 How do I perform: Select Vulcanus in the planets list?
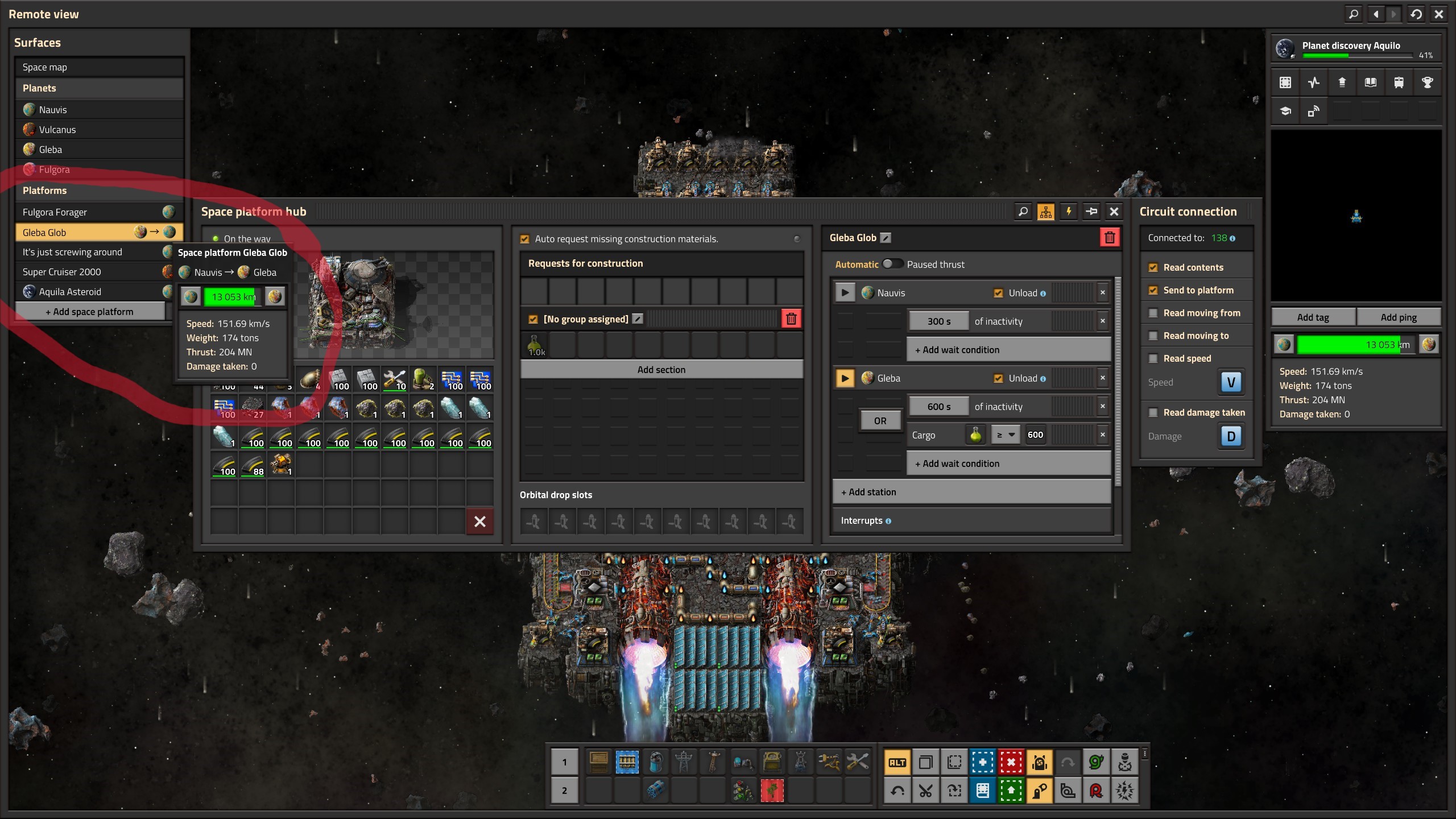tap(57, 130)
